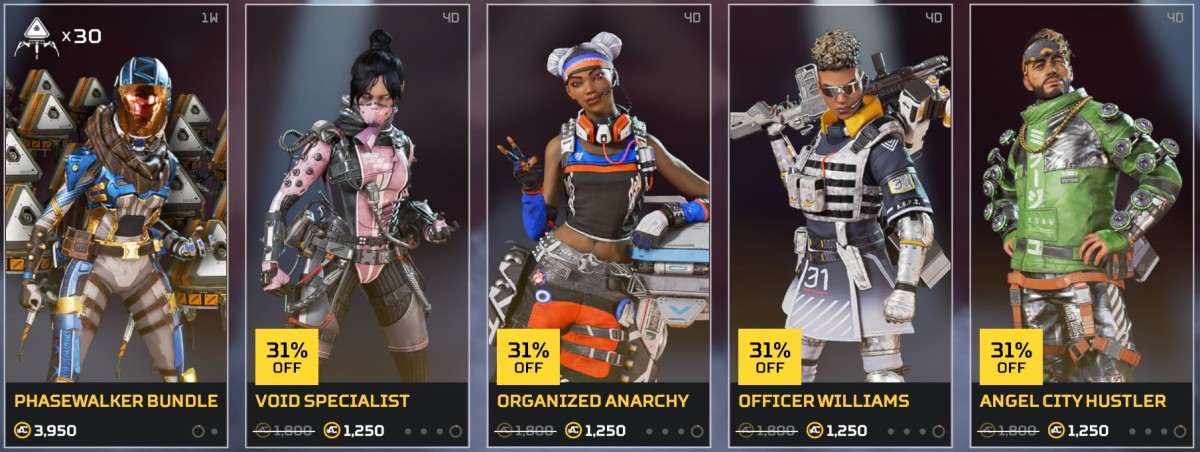
Task: View the Officer Williams skin offer
Action: point(841,225)
